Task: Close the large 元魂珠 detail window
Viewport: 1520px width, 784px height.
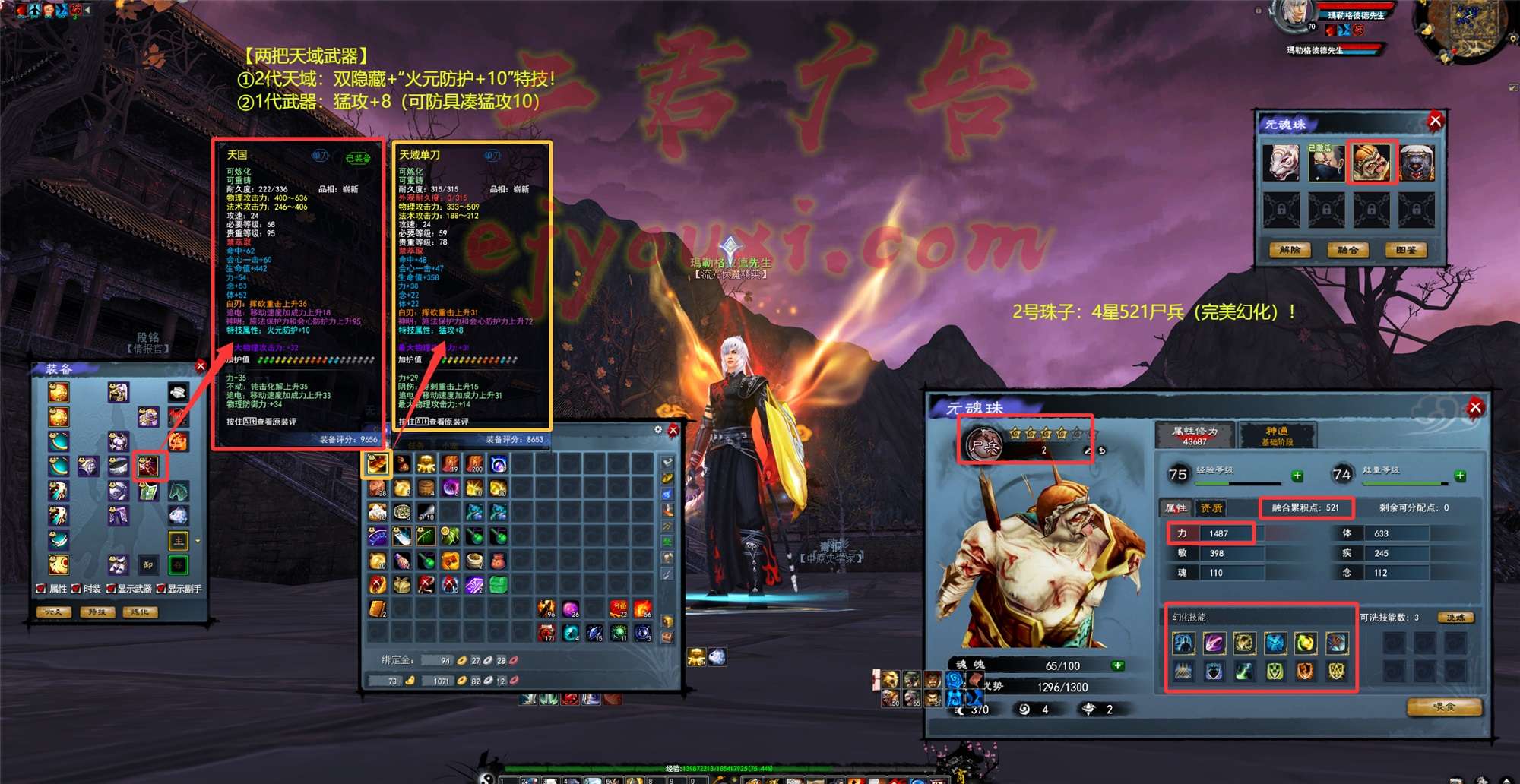Action: pyautogui.click(x=1475, y=408)
